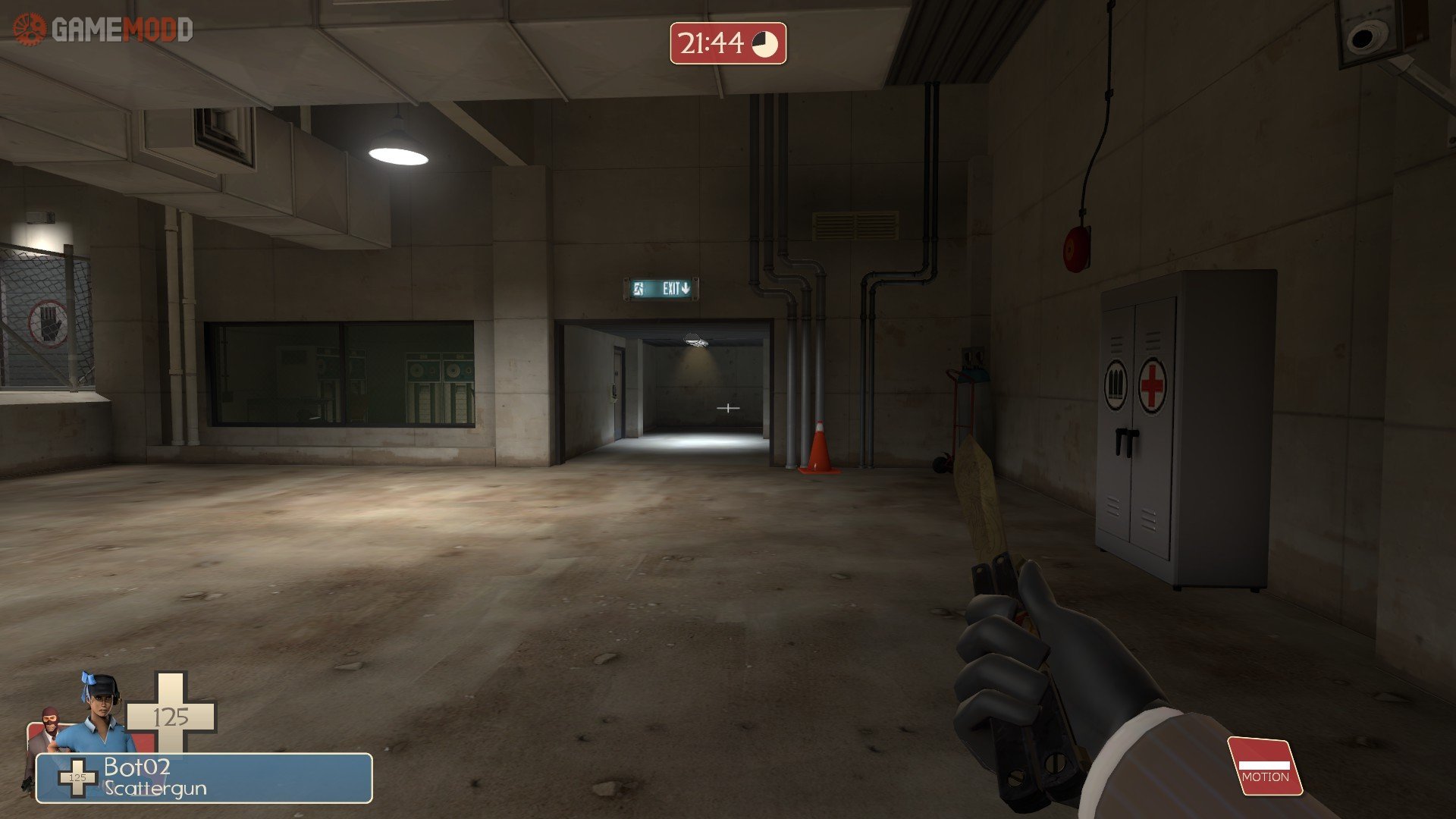Select the Bot02 Scattergun disguise panel
The width and height of the screenshot is (1456, 819).
(205, 777)
